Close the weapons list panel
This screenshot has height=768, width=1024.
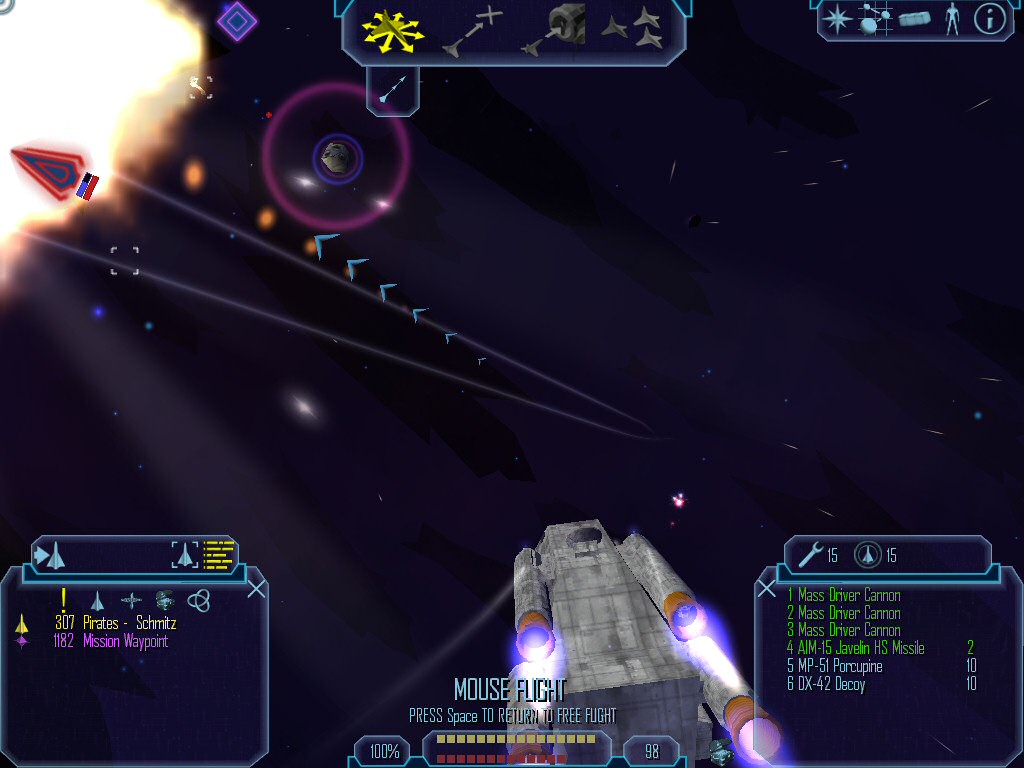[x=767, y=588]
